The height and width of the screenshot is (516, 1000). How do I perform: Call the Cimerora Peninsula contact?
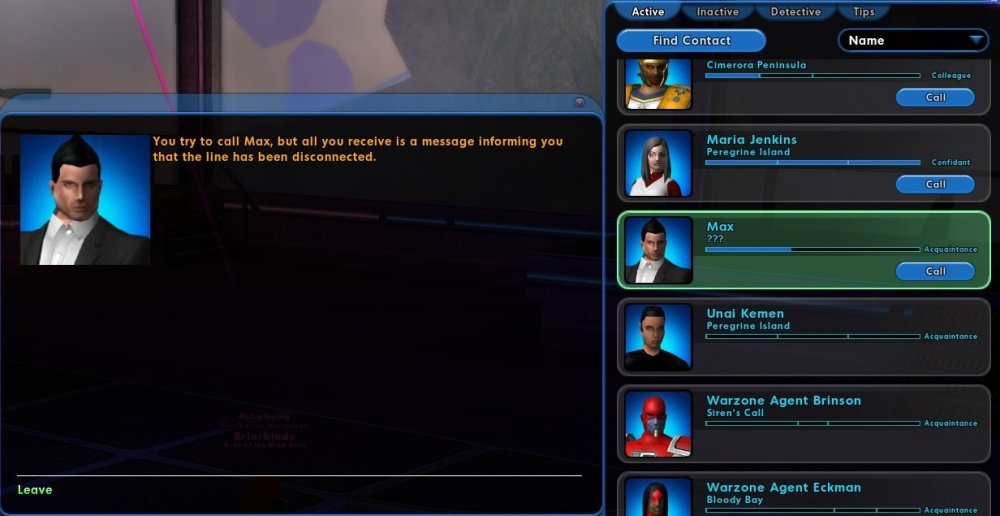pyautogui.click(x=935, y=98)
